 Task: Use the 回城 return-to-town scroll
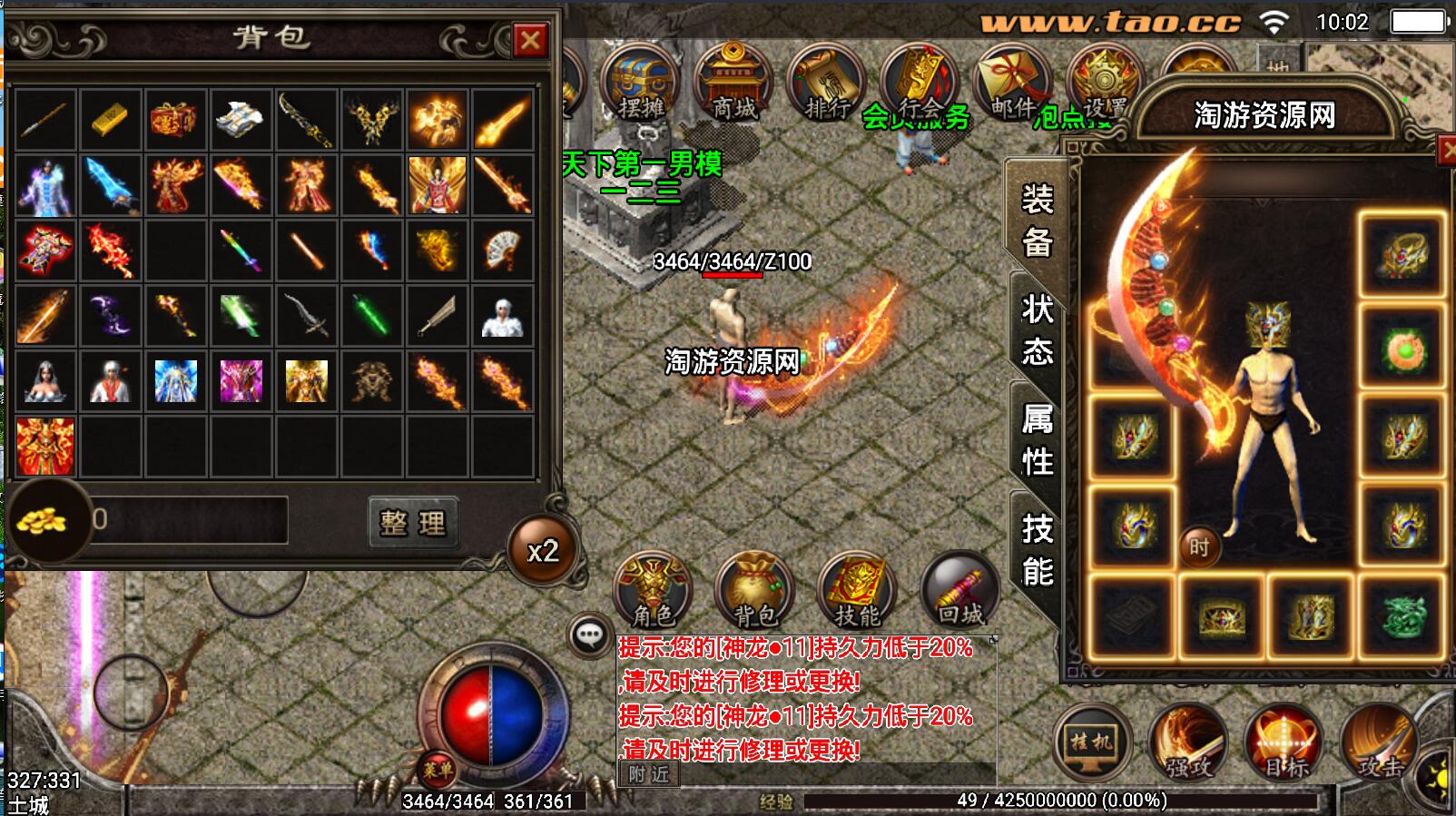tap(959, 592)
